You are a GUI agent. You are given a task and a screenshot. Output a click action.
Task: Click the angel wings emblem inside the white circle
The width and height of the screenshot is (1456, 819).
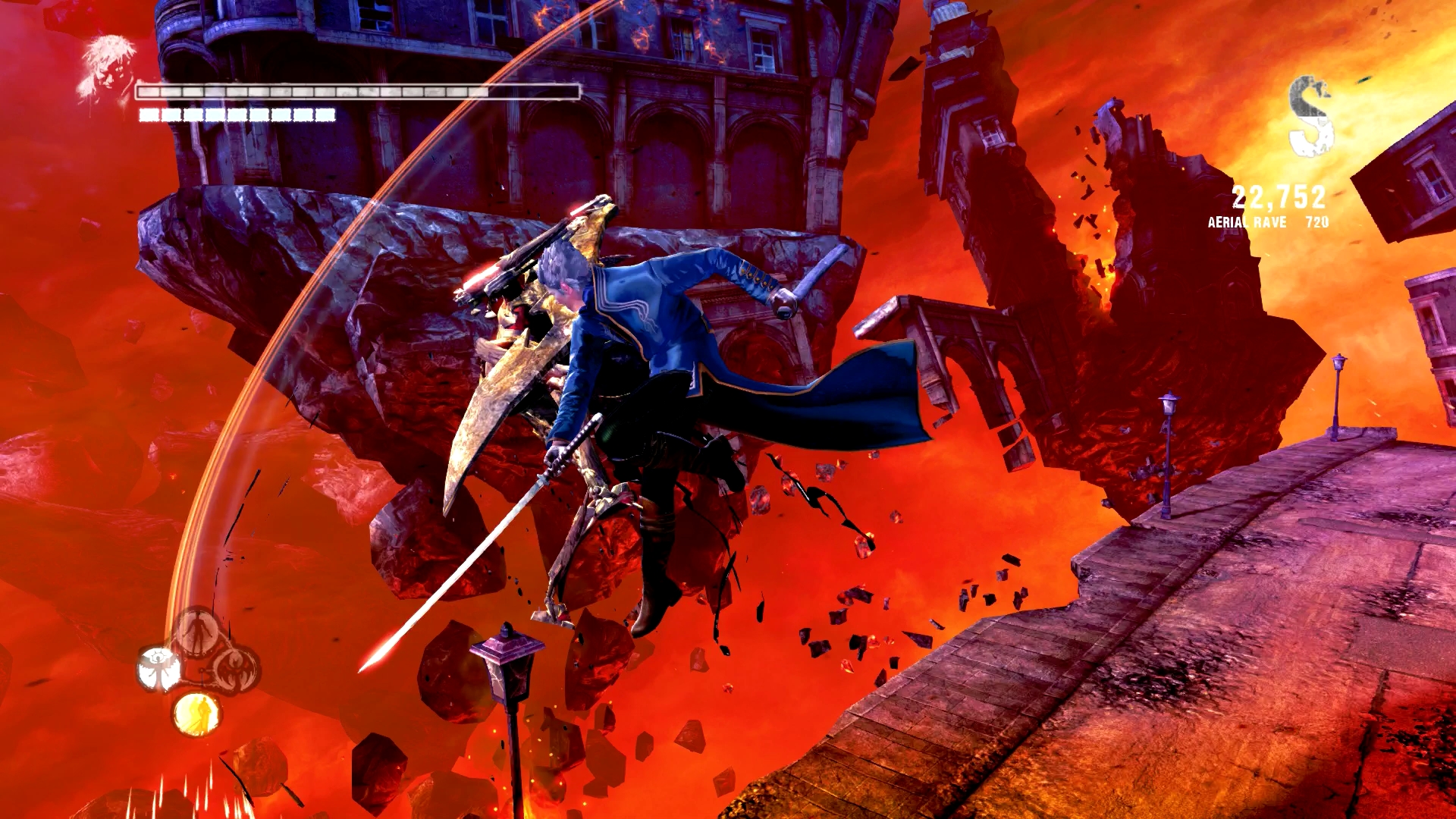pyautogui.click(x=158, y=670)
